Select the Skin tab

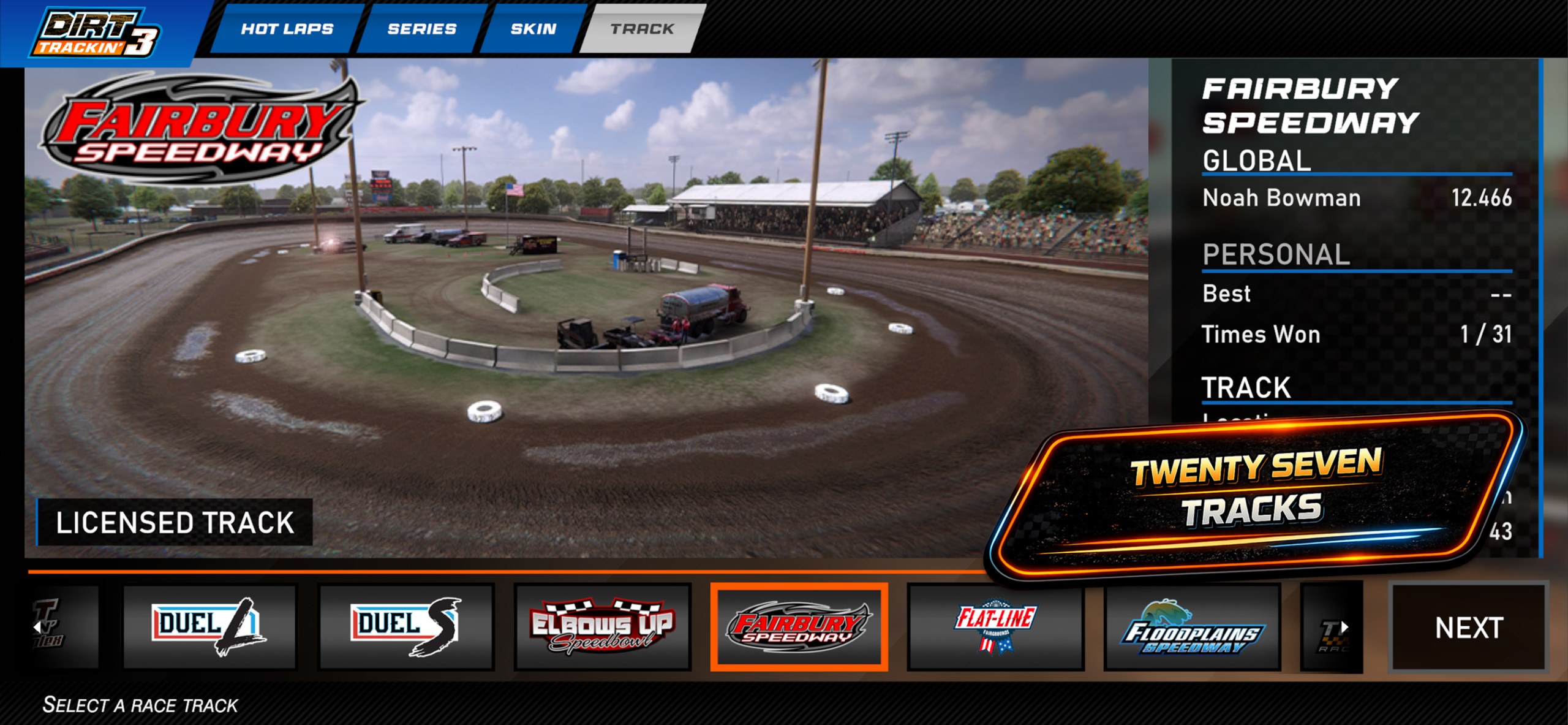[533, 29]
